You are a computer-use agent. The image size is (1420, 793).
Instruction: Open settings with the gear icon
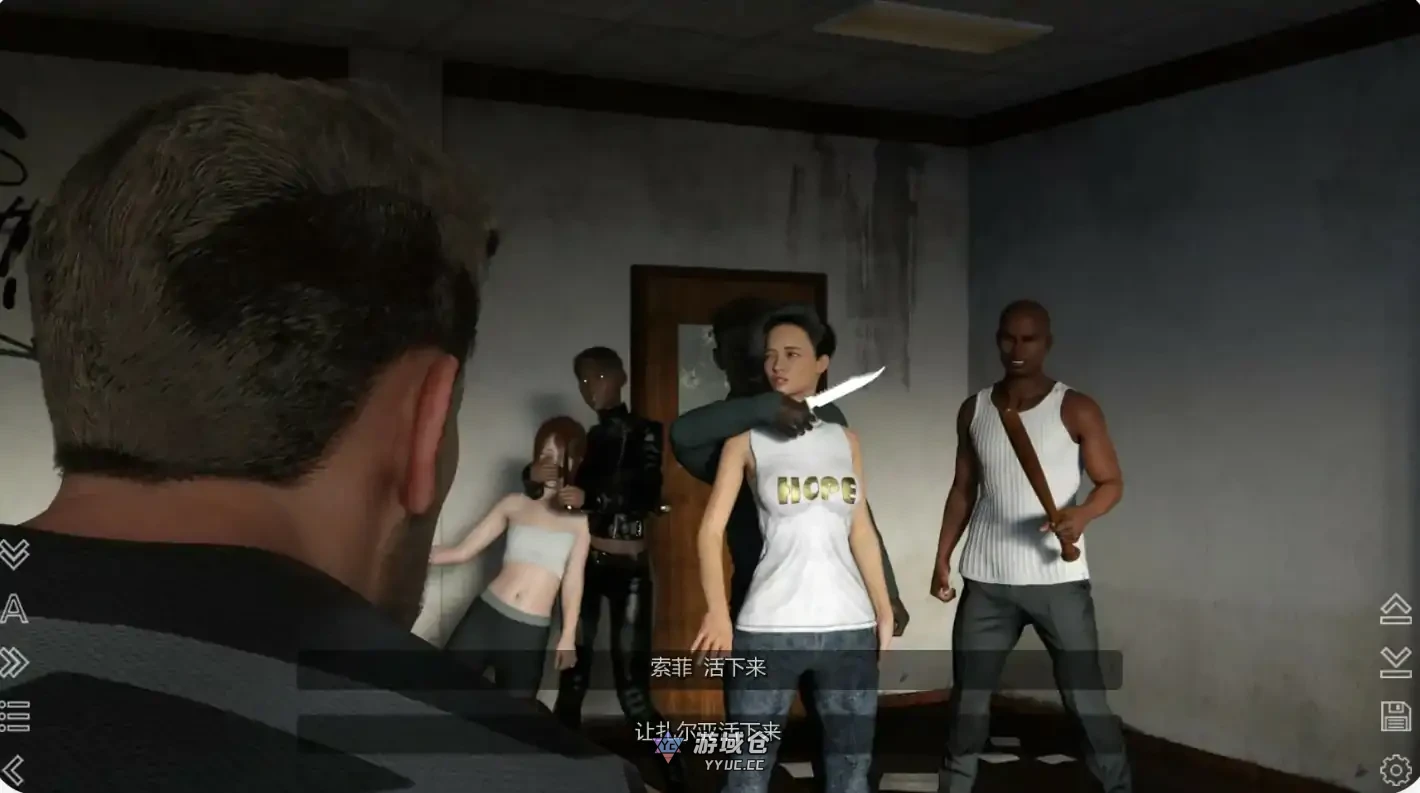point(1396,770)
